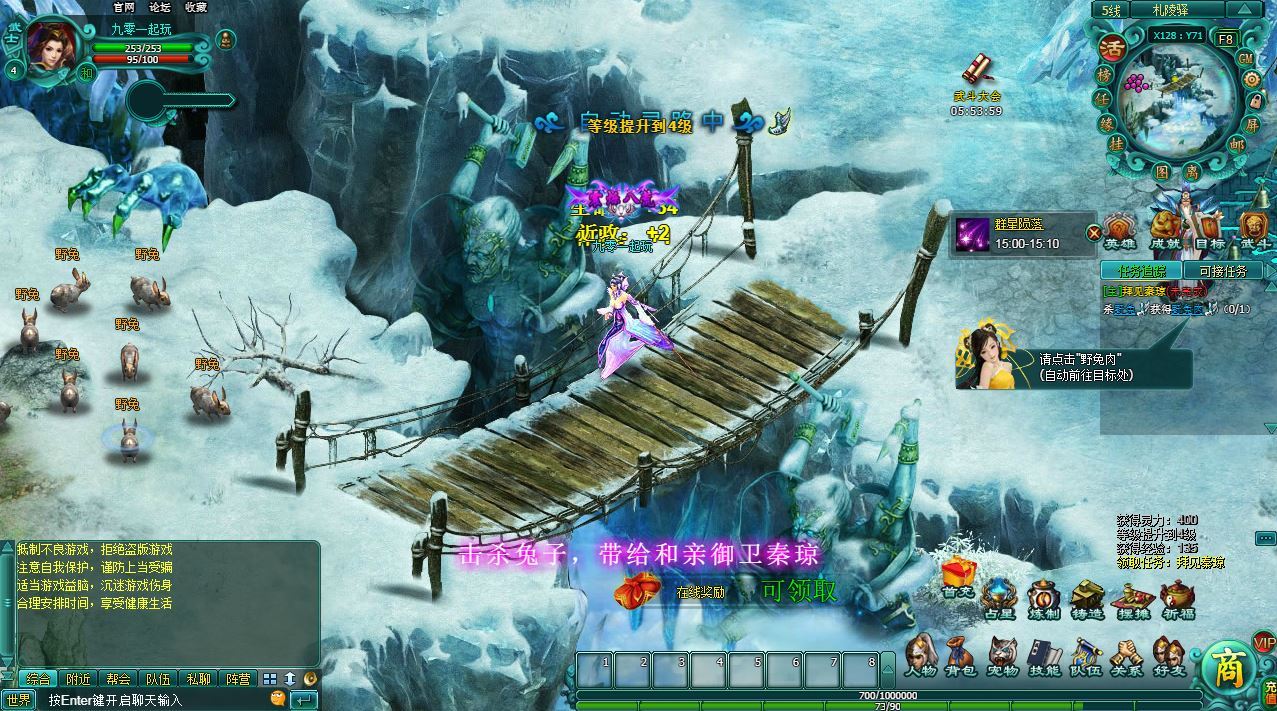Open the 人物 character panel

point(920,655)
